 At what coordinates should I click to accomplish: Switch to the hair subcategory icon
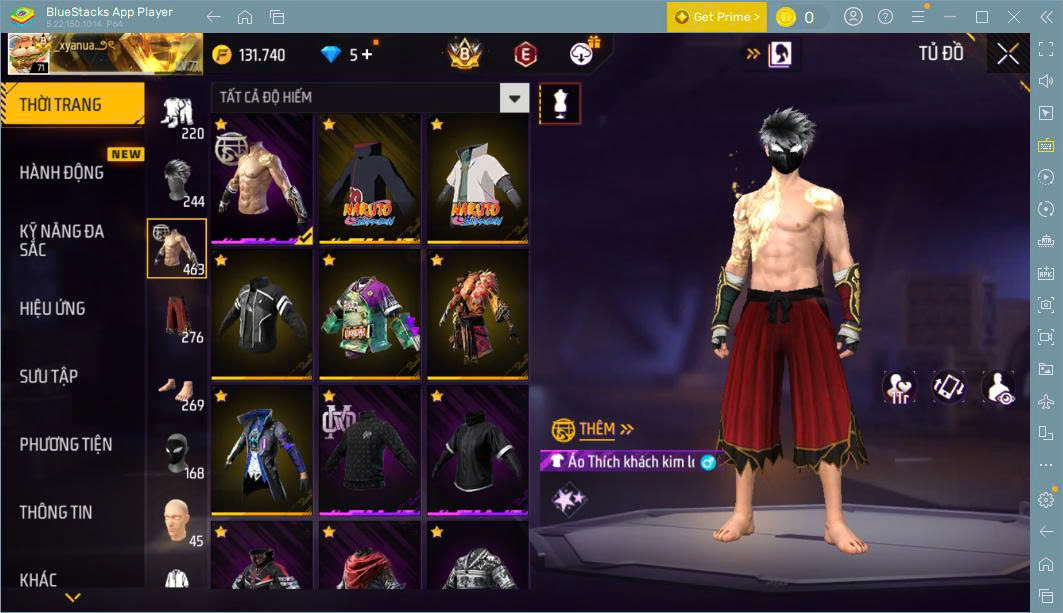tap(177, 178)
